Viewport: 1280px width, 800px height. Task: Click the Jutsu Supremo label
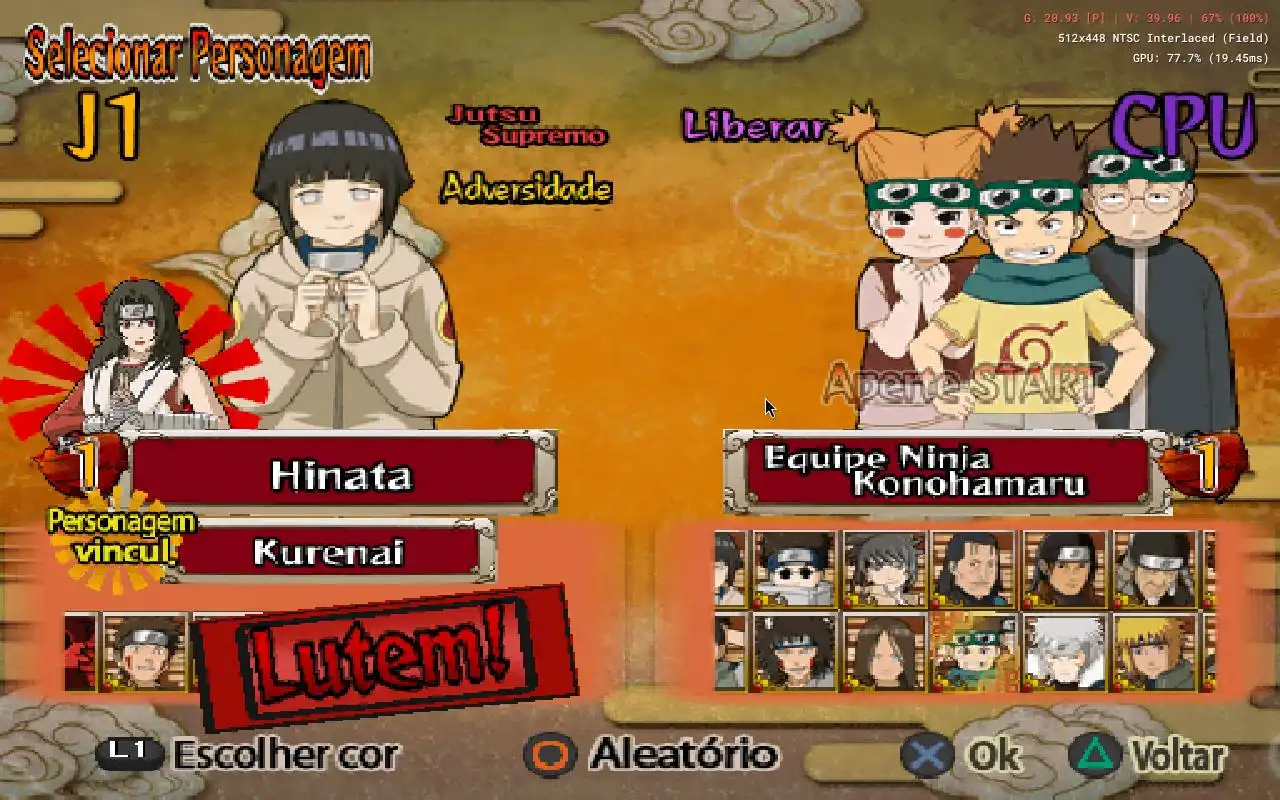click(x=528, y=125)
